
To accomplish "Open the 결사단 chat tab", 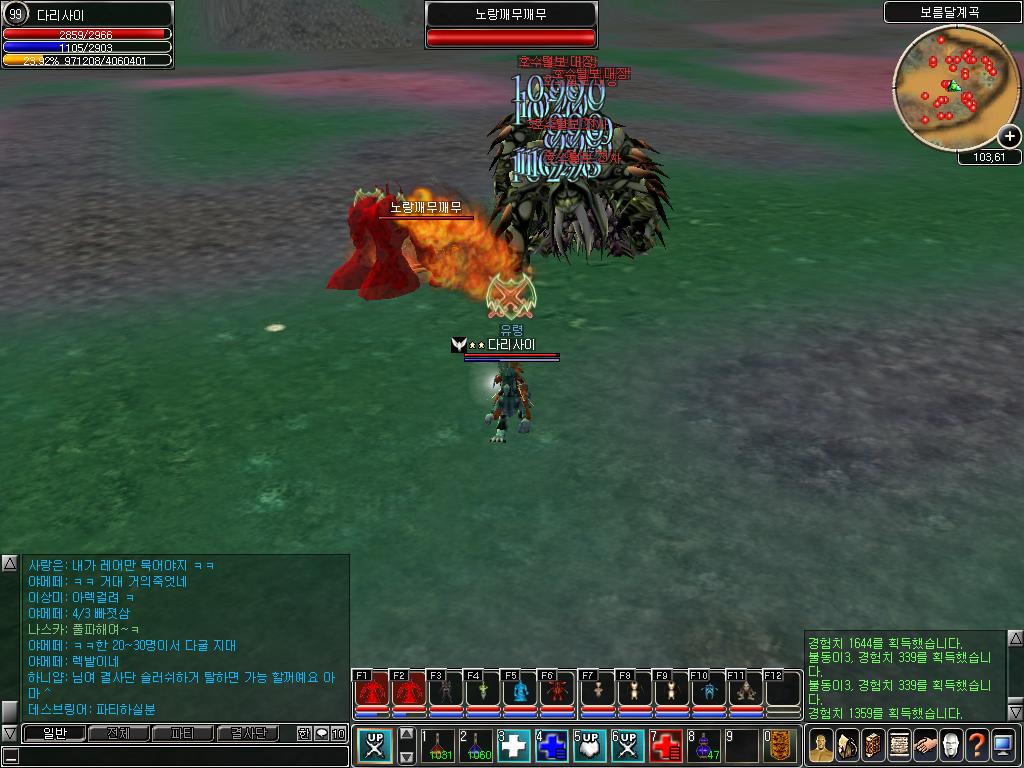I will (247, 733).
